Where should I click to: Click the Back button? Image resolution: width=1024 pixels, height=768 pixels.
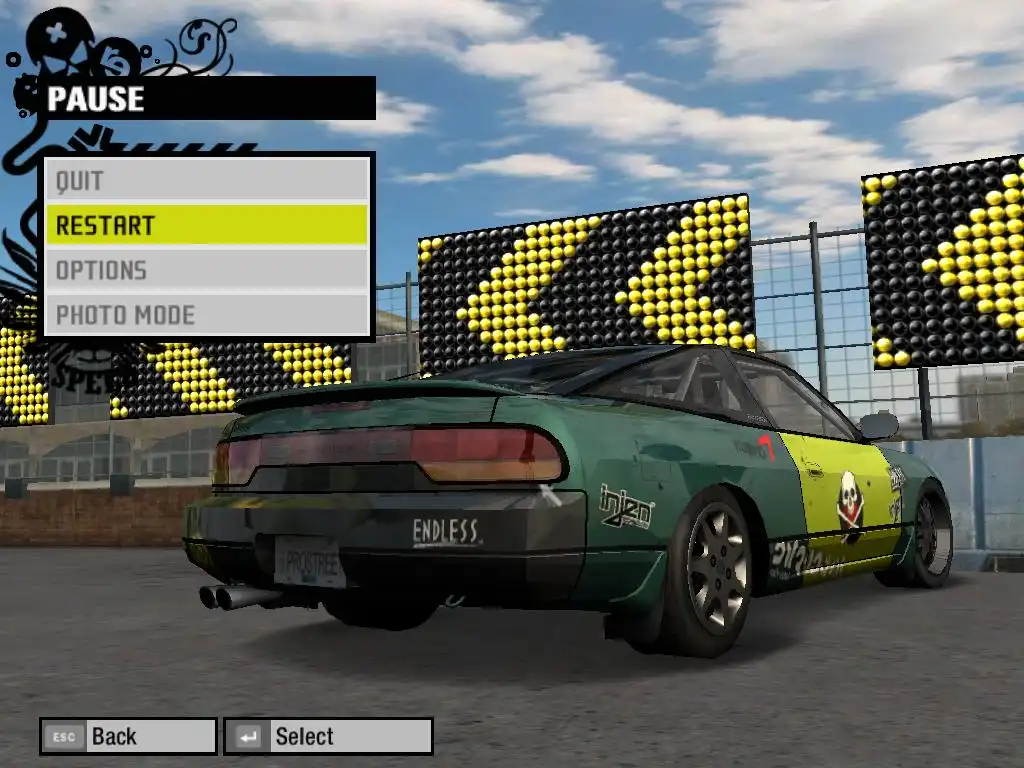coord(128,737)
